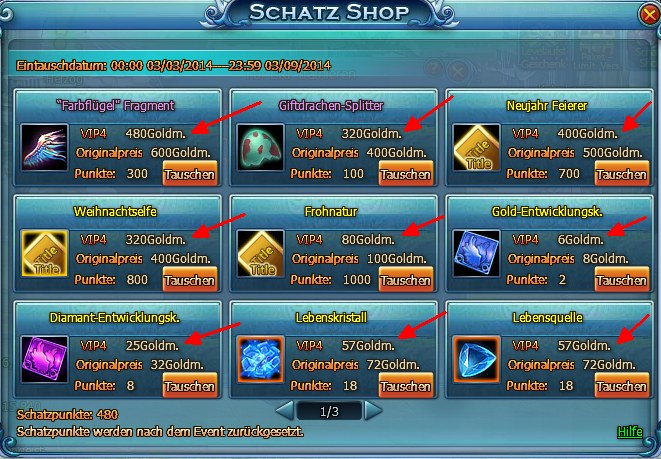
Task: Open the Hilfe help link
Action: point(630,432)
